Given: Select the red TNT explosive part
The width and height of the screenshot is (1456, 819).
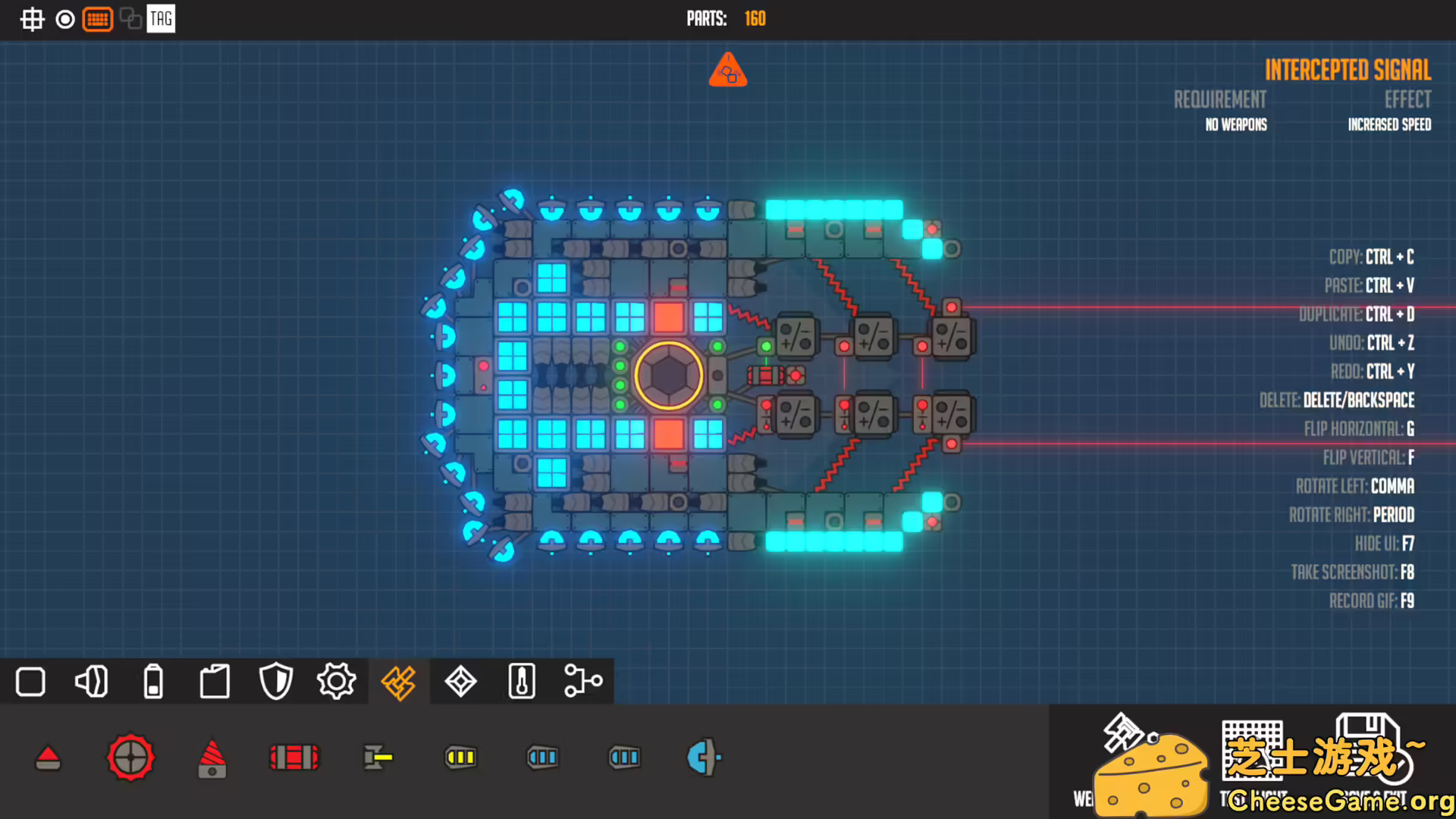Looking at the screenshot, I should 294,756.
